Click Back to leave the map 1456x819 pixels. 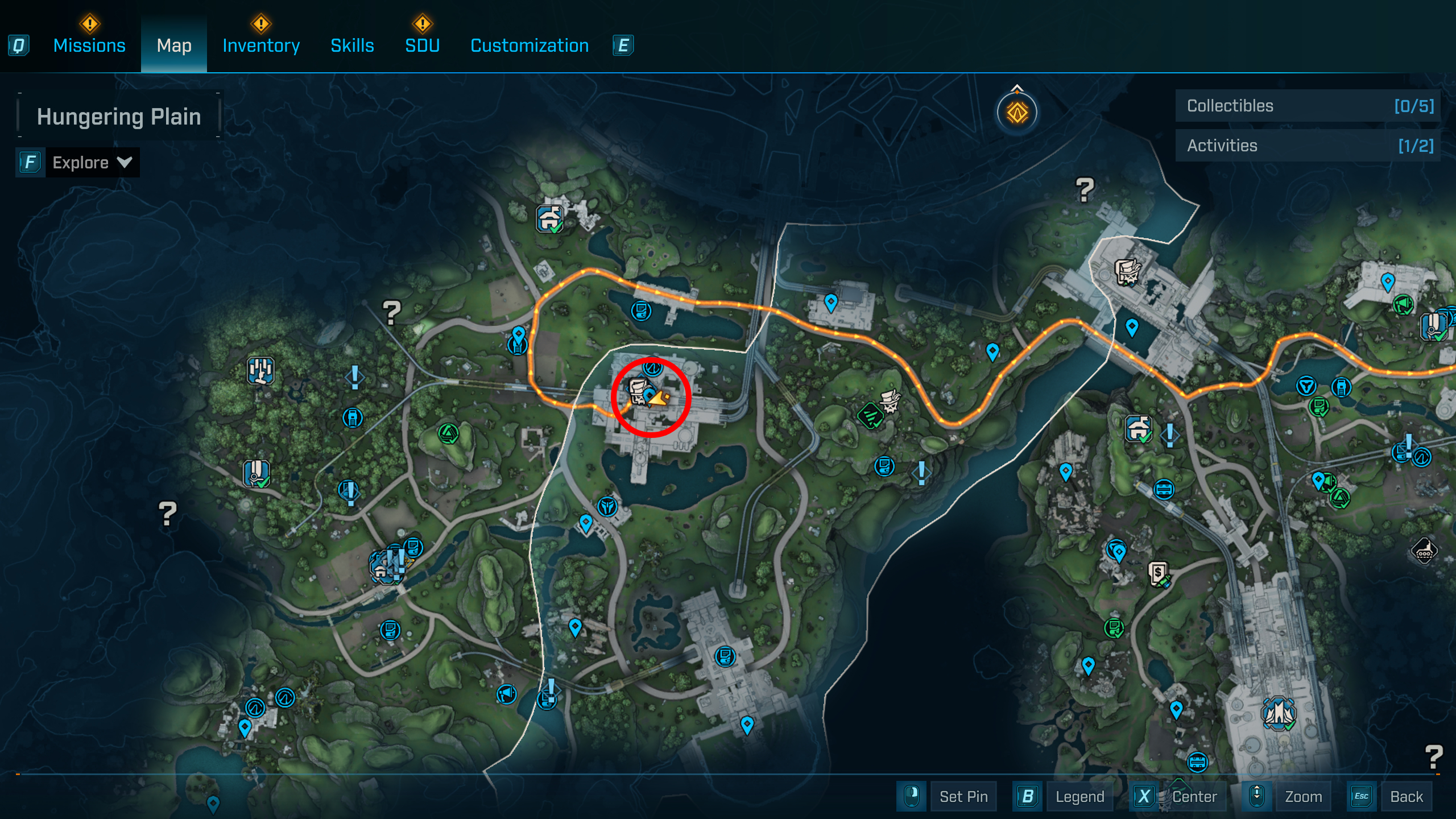[x=1406, y=796]
